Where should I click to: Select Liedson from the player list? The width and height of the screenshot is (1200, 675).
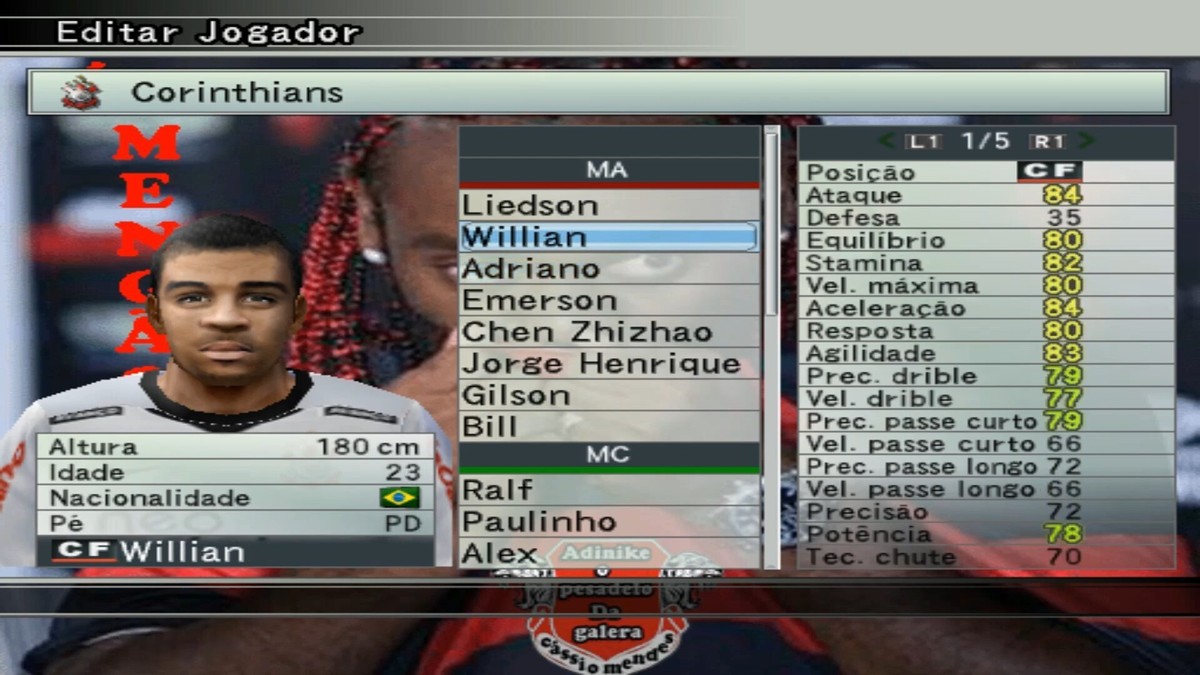pos(608,206)
